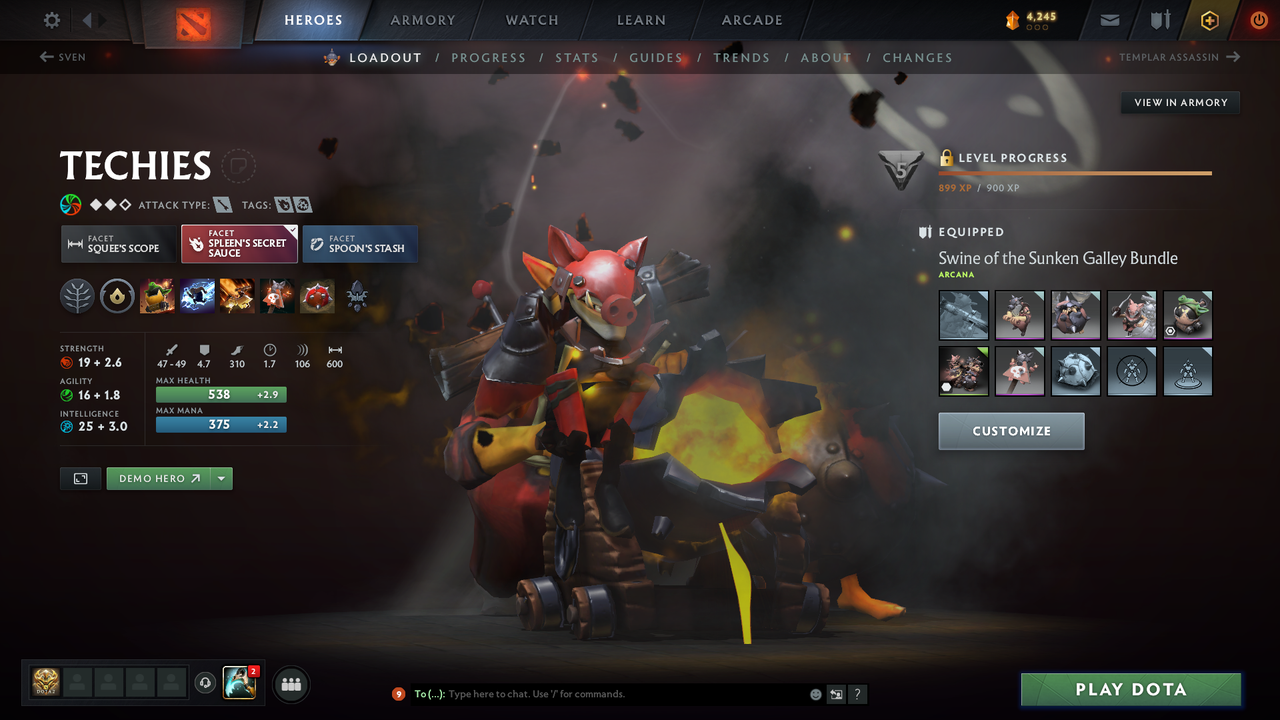Screen dimensions: 1280x720
Task: Expand the Demo Hero dropdown arrow
Action: point(221,478)
